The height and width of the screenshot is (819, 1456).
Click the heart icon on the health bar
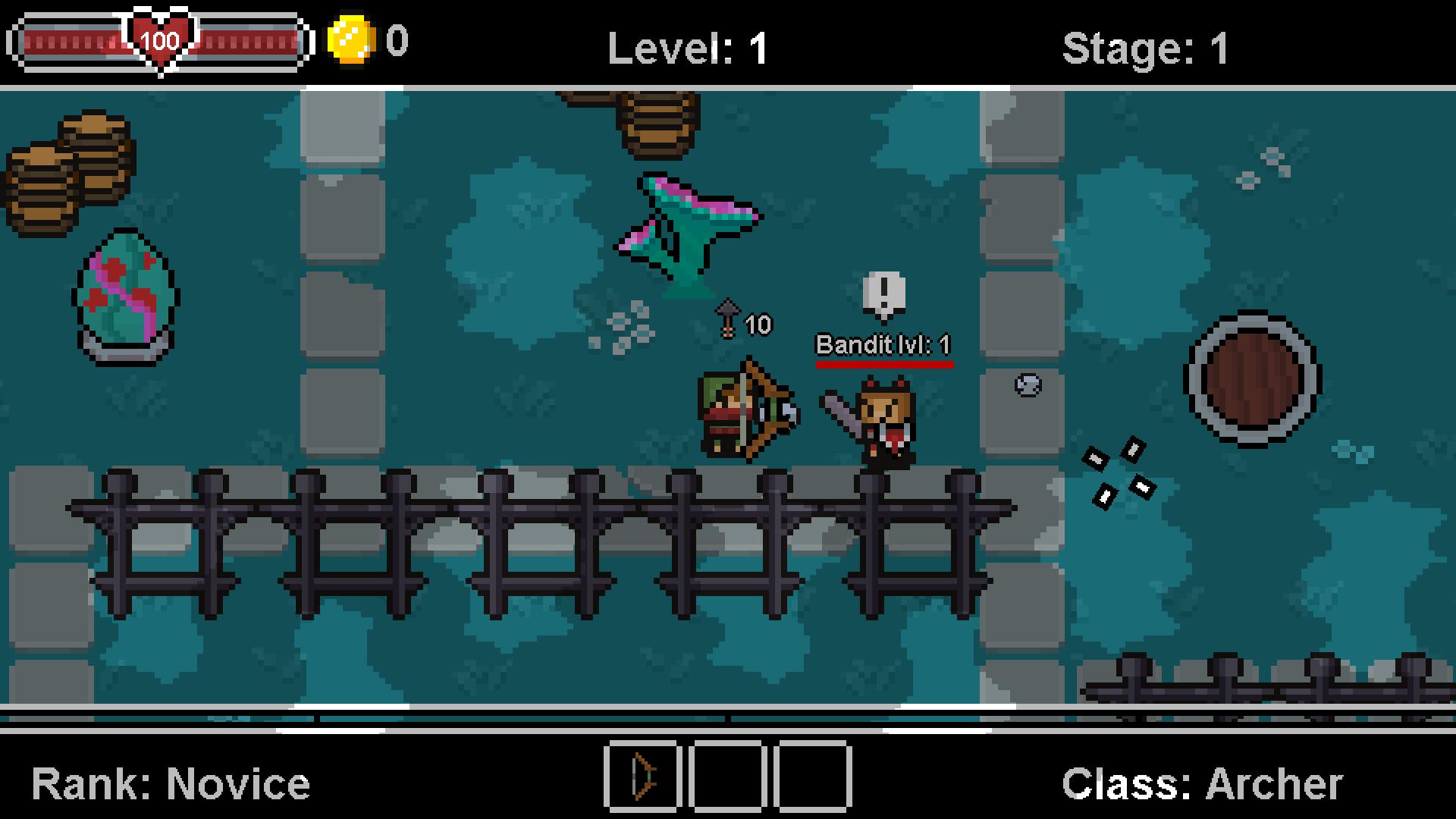[x=159, y=39]
